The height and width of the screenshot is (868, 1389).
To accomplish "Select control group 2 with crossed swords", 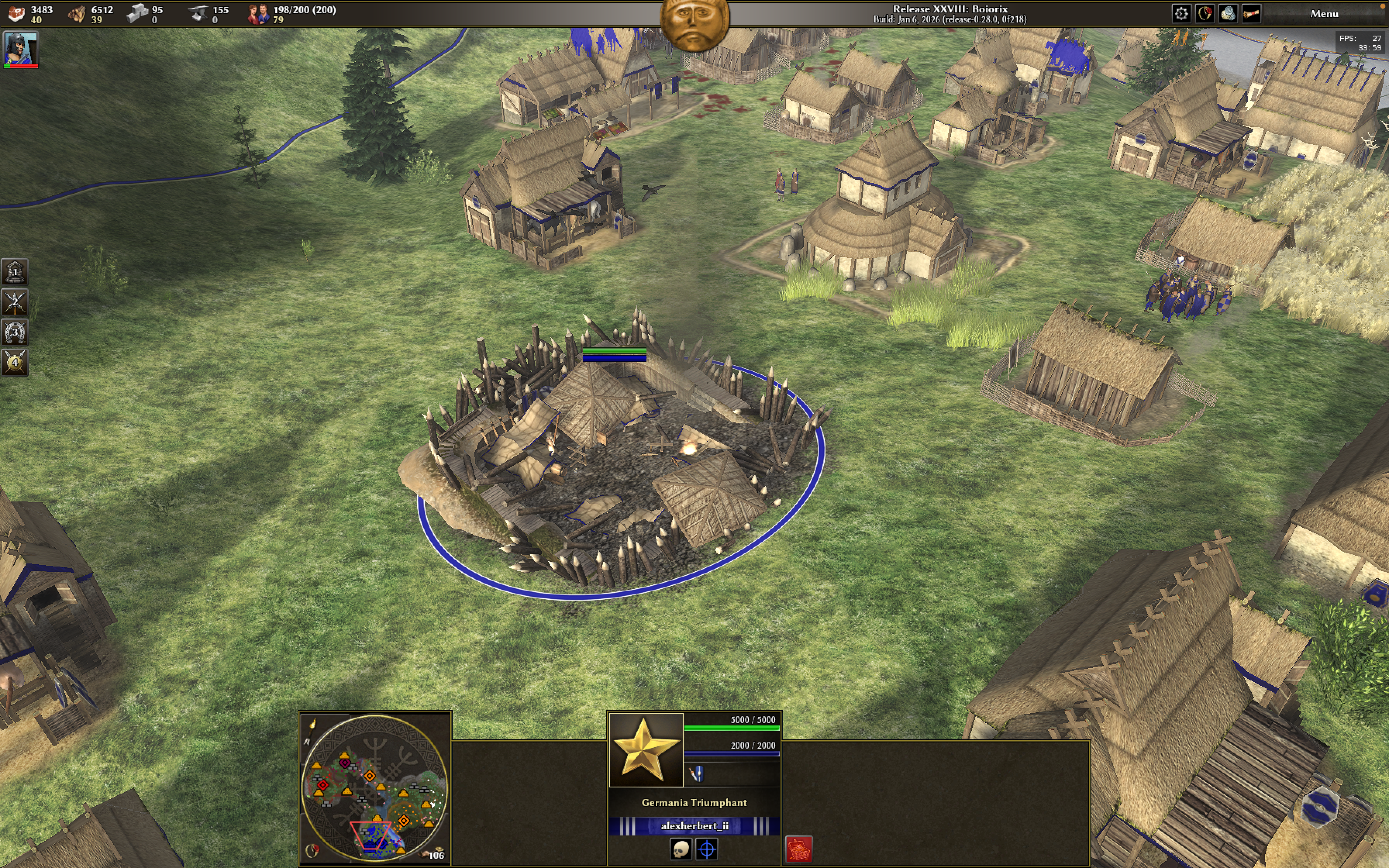I will click(x=15, y=302).
